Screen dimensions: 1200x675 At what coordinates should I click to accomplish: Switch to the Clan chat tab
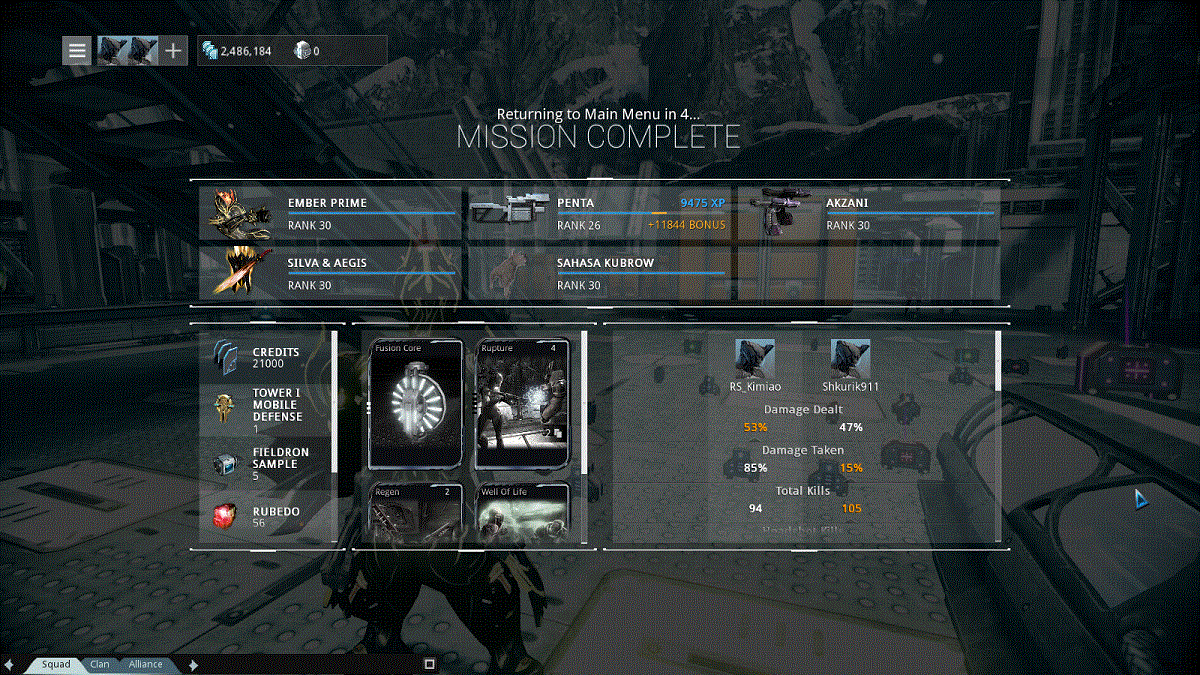point(100,664)
